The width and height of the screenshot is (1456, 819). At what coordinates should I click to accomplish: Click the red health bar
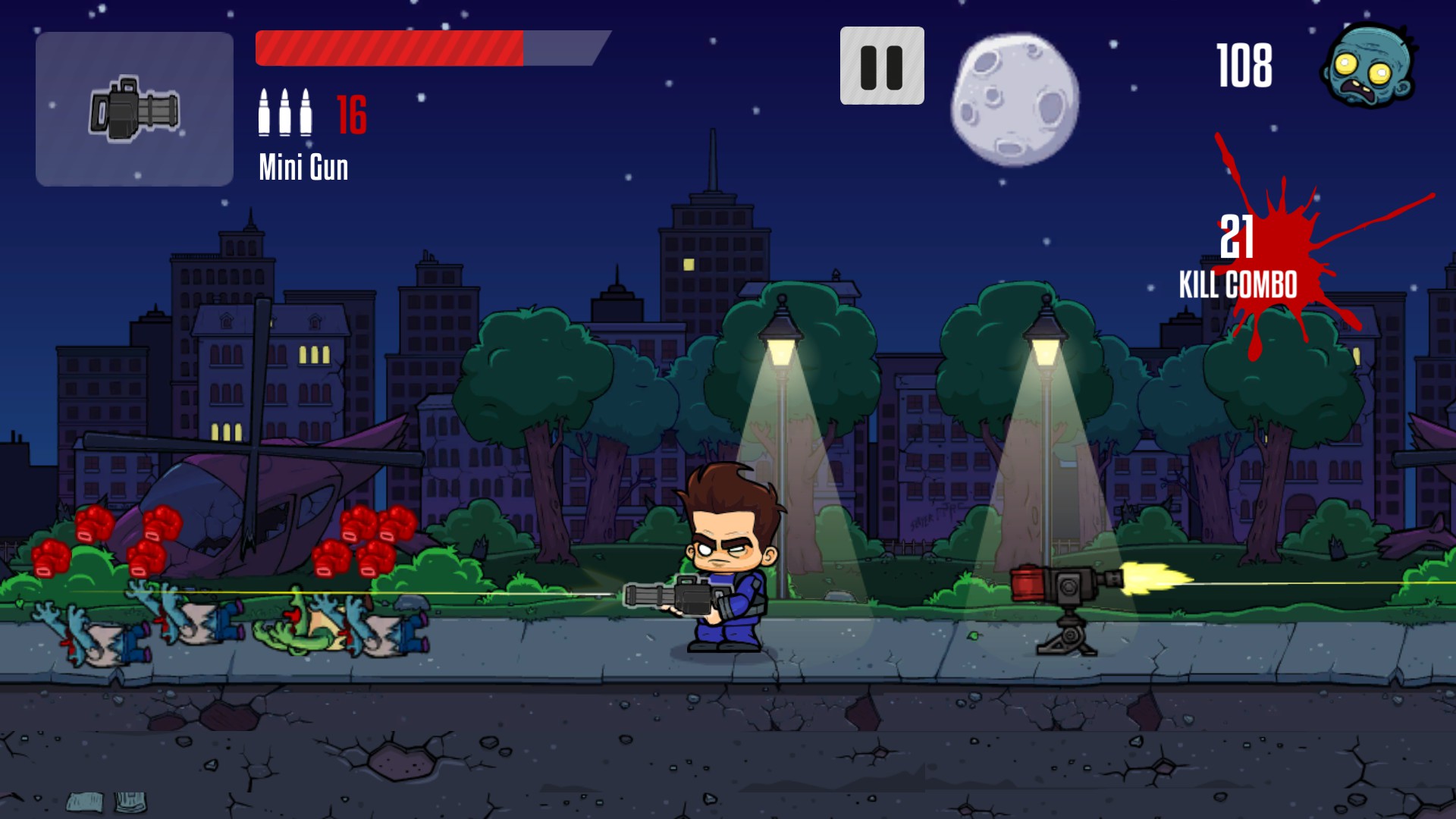click(x=387, y=45)
